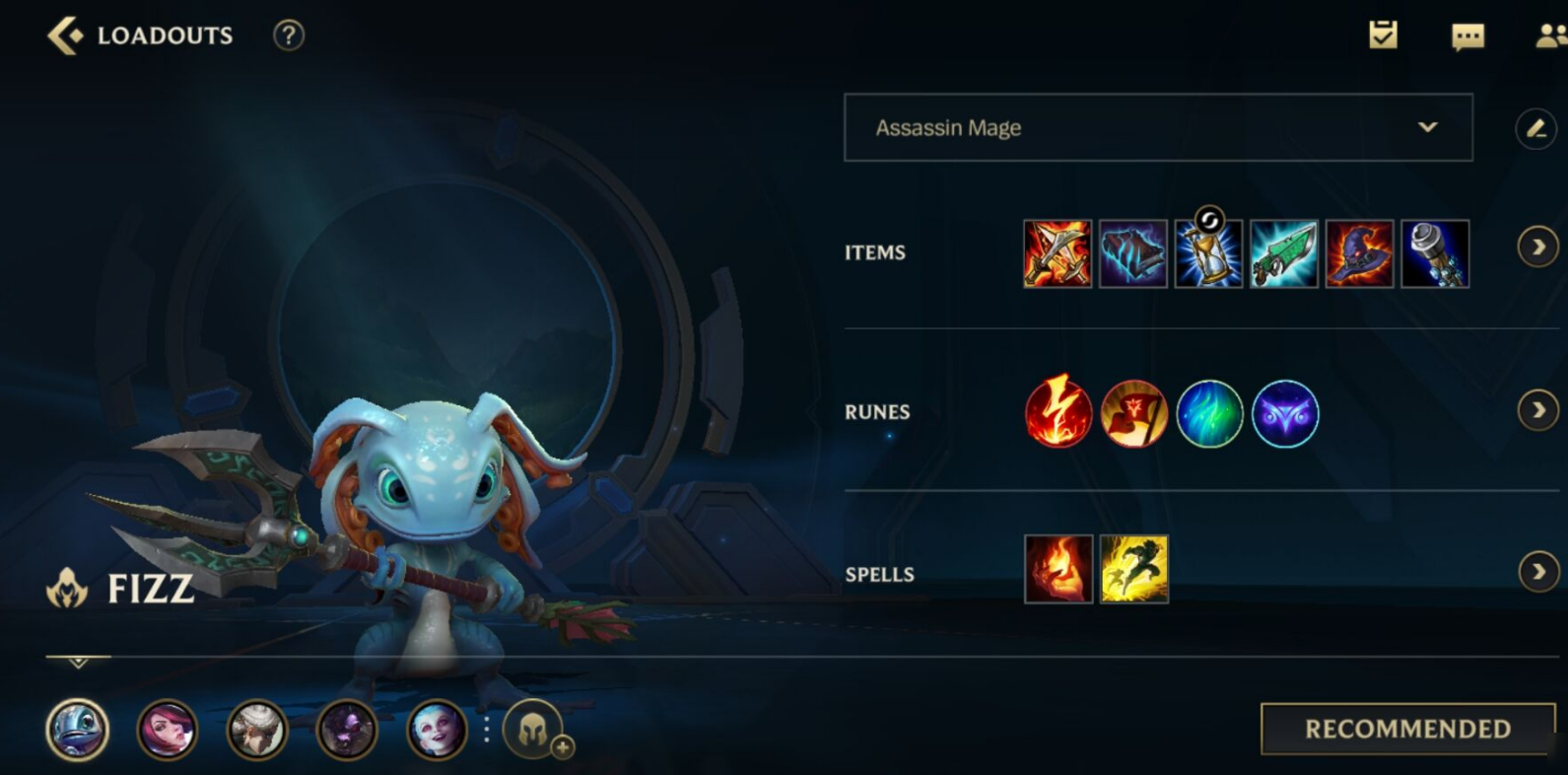The image size is (1568, 775).
Task: Click the Recommended button
Action: (1407, 729)
